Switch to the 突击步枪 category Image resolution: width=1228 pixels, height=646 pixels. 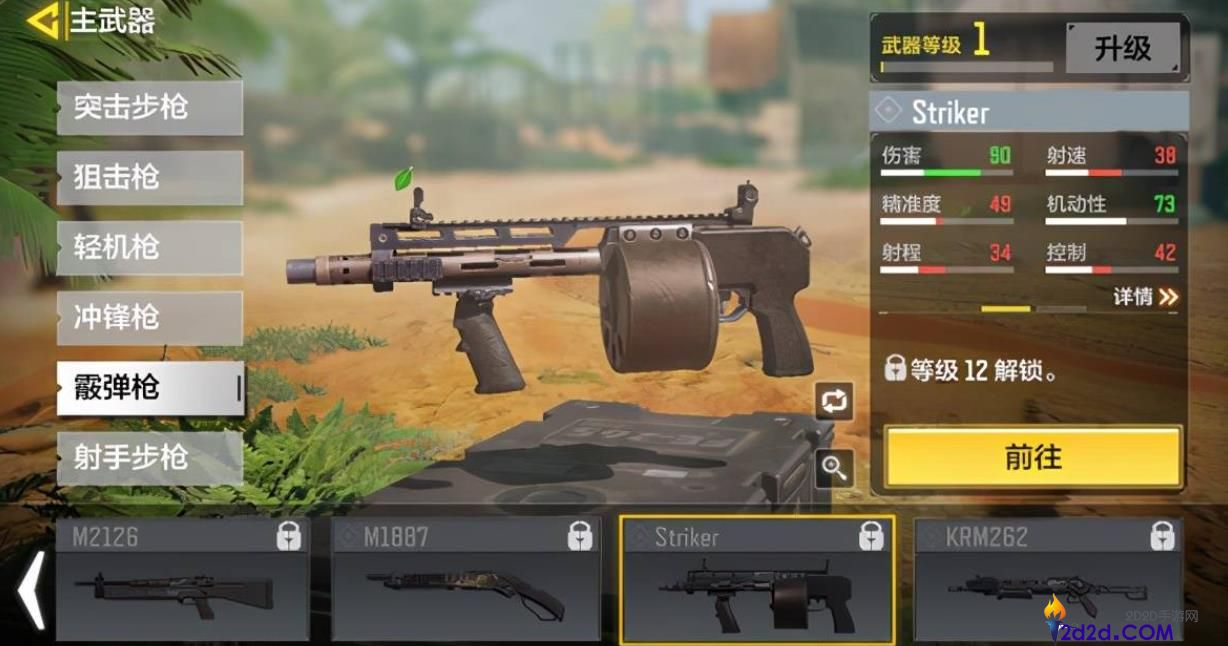(x=149, y=107)
